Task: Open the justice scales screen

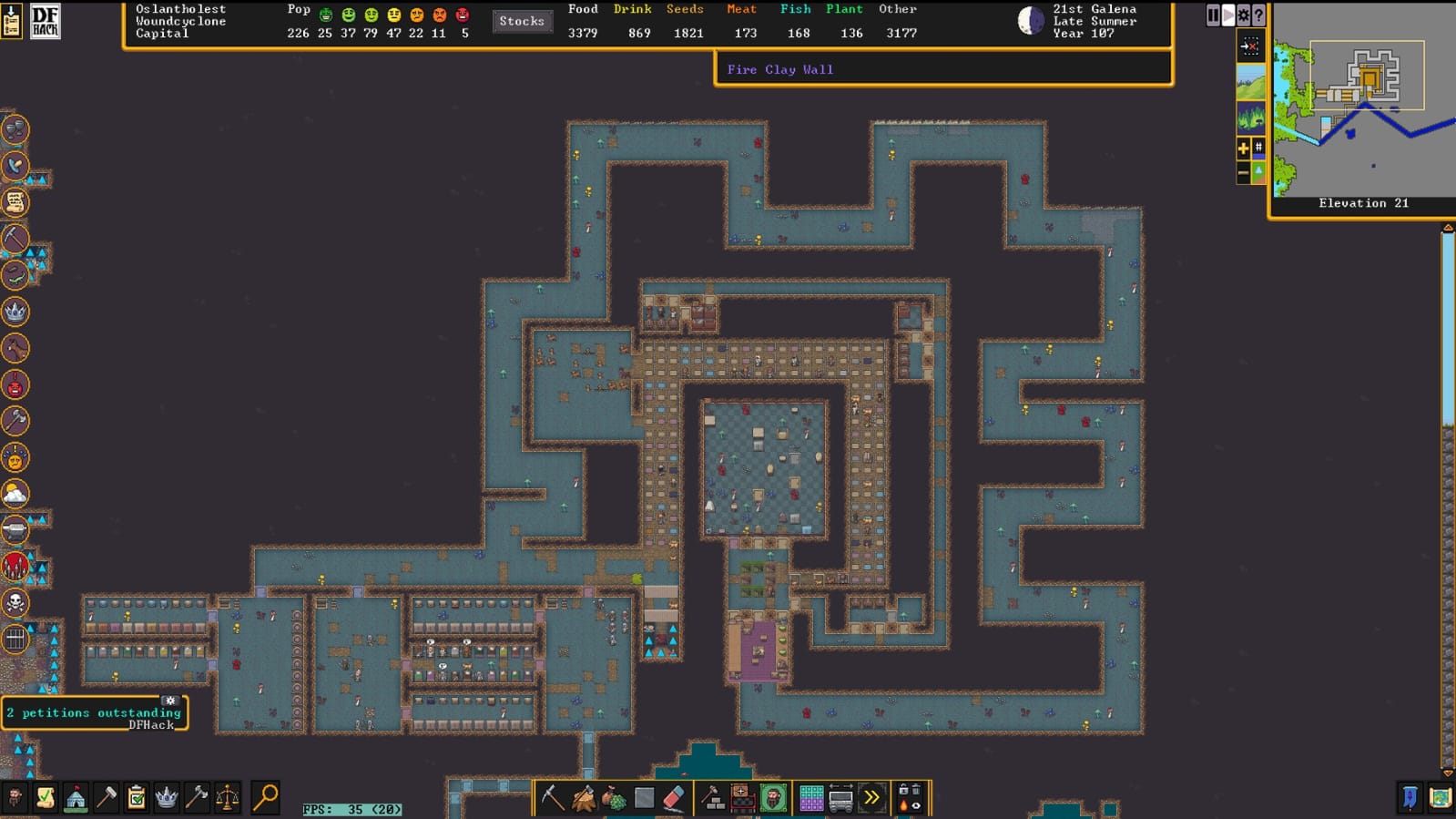Action: click(227, 798)
